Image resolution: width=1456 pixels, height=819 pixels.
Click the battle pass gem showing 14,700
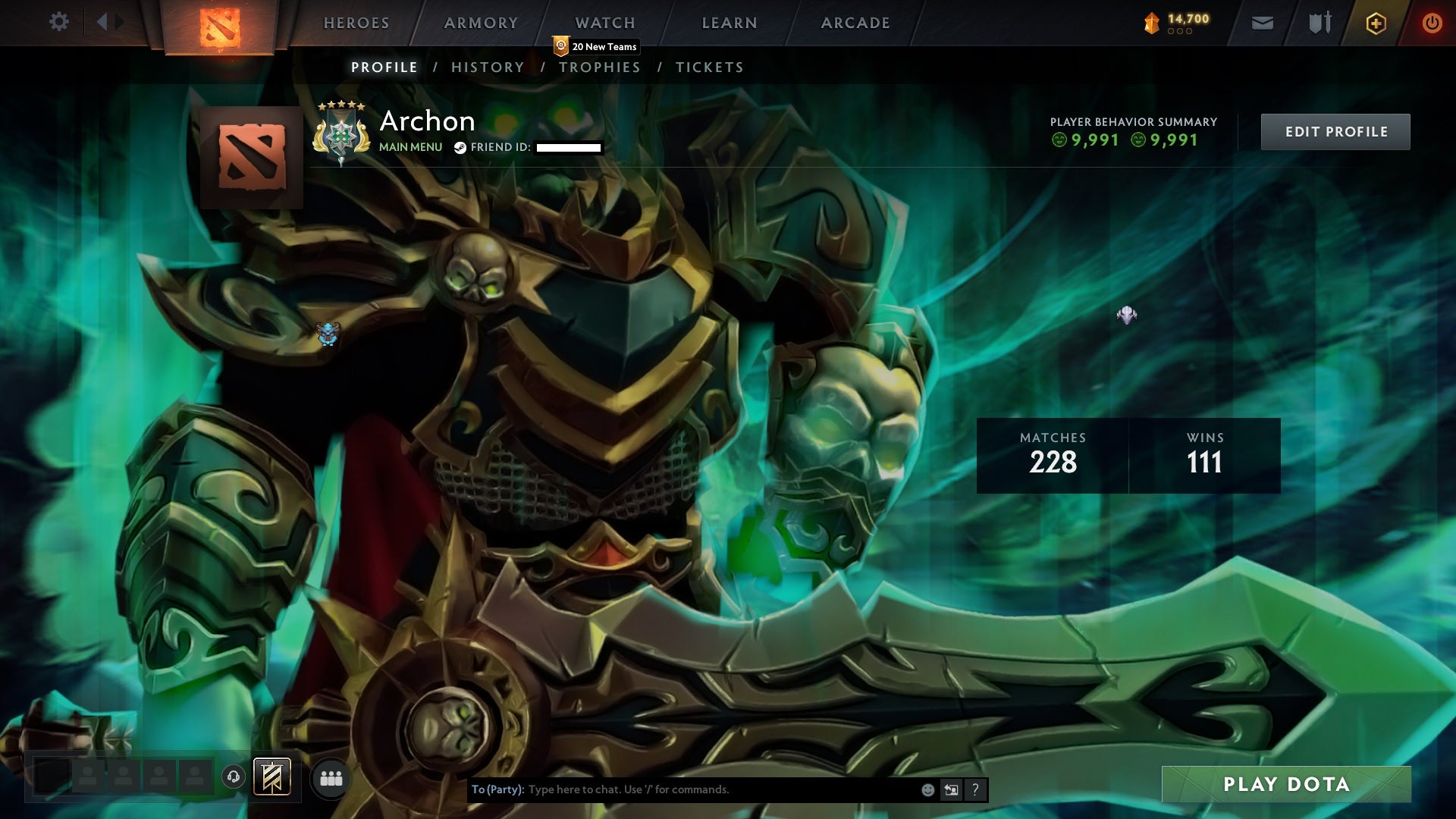[1172, 23]
